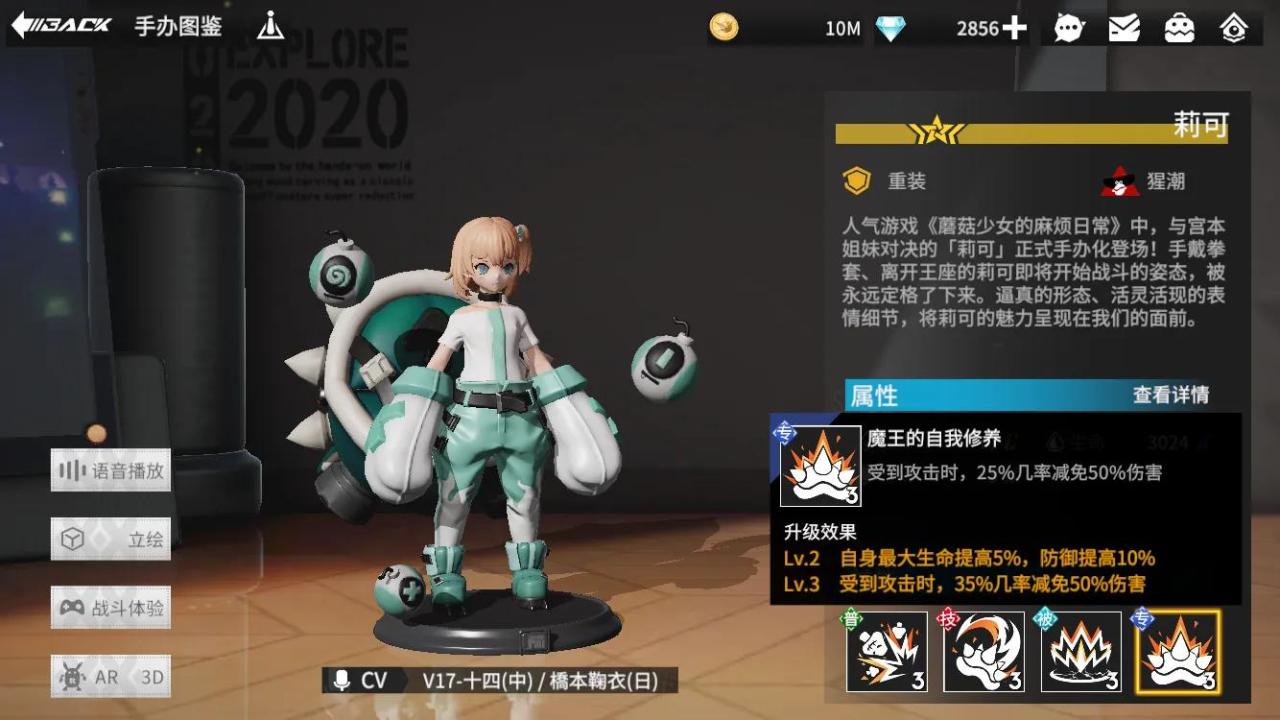Switch to AR | 3D view mode
1280x720 pixels.
coord(112,676)
